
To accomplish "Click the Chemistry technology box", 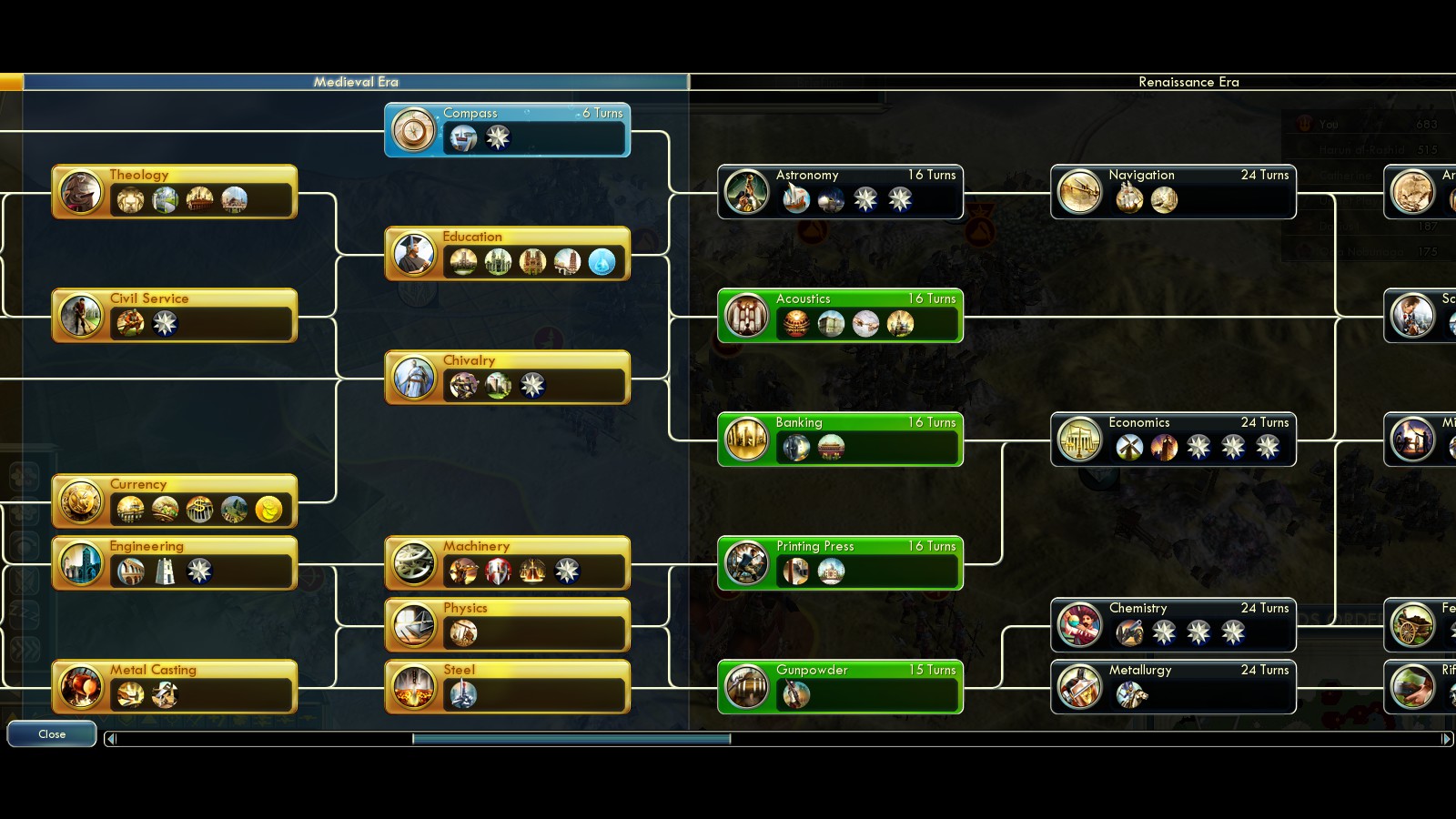I will [1173, 625].
